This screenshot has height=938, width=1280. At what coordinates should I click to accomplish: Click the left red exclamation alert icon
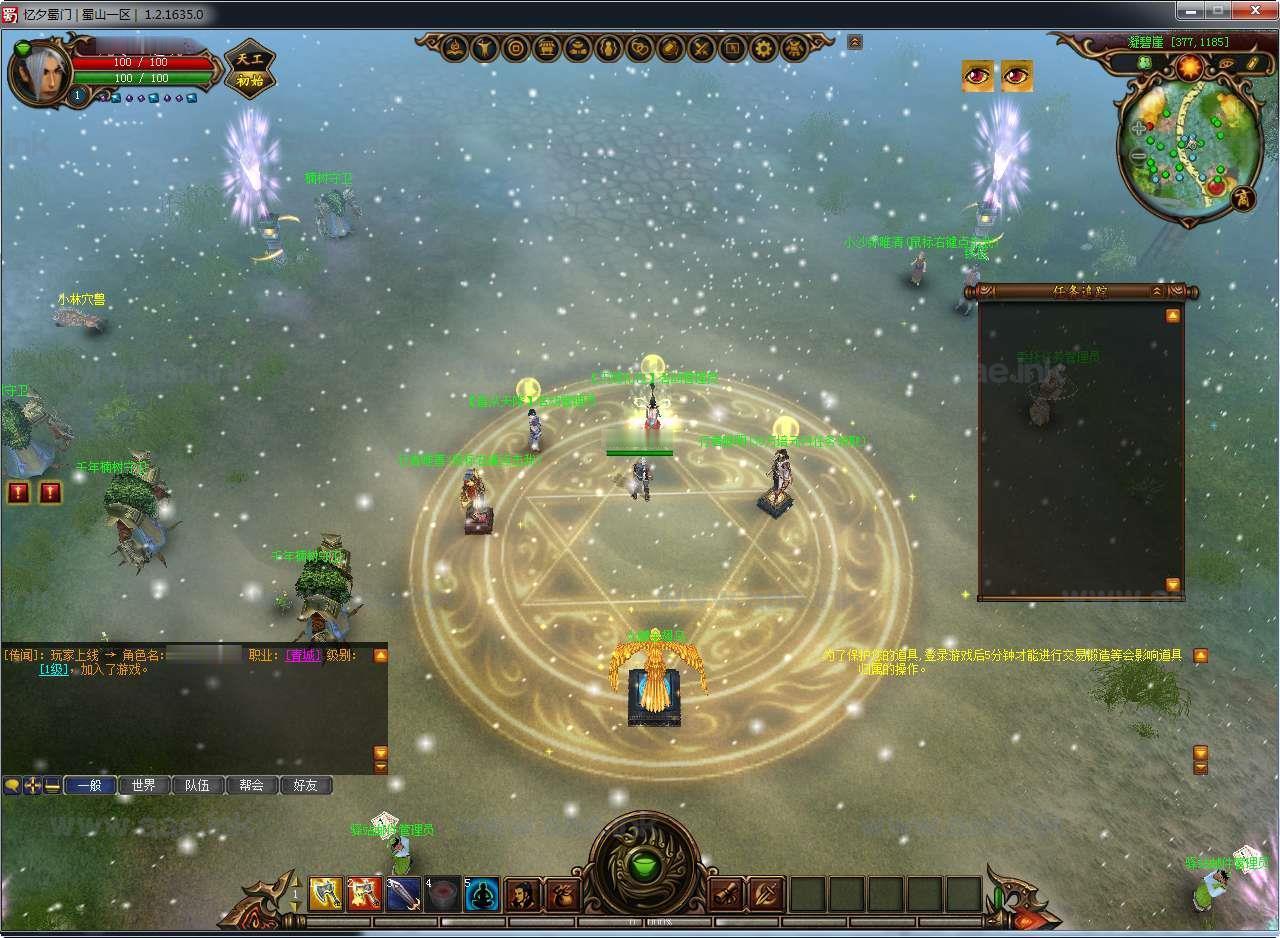coord(19,492)
